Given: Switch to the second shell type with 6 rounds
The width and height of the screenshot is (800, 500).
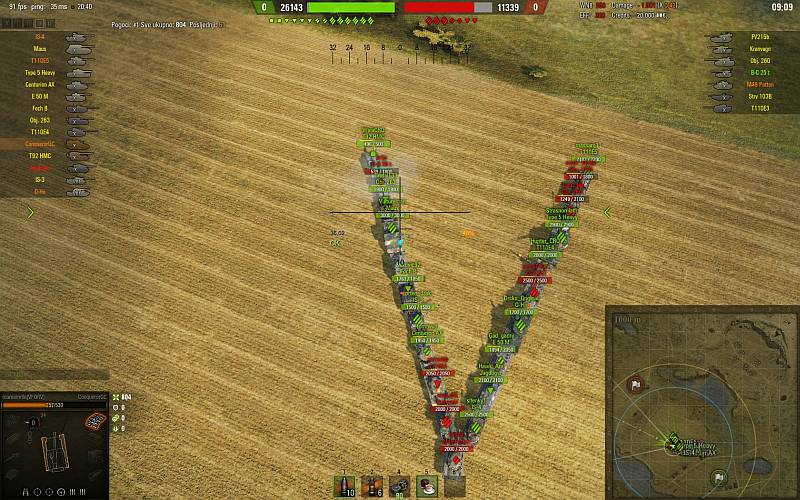Looking at the screenshot, I should (x=373, y=486).
